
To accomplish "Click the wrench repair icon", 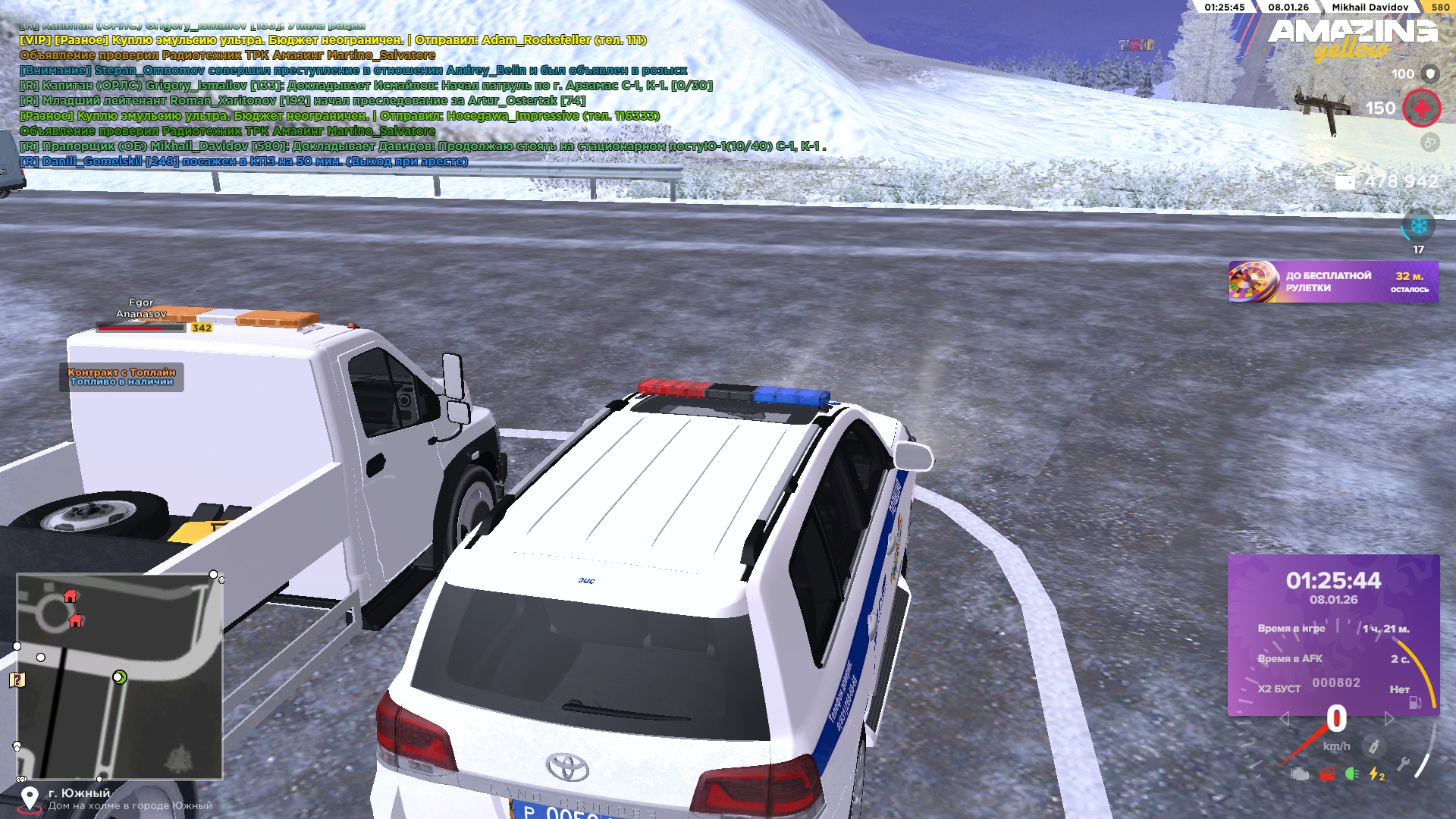I will pyautogui.click(x=1404, y=764).
